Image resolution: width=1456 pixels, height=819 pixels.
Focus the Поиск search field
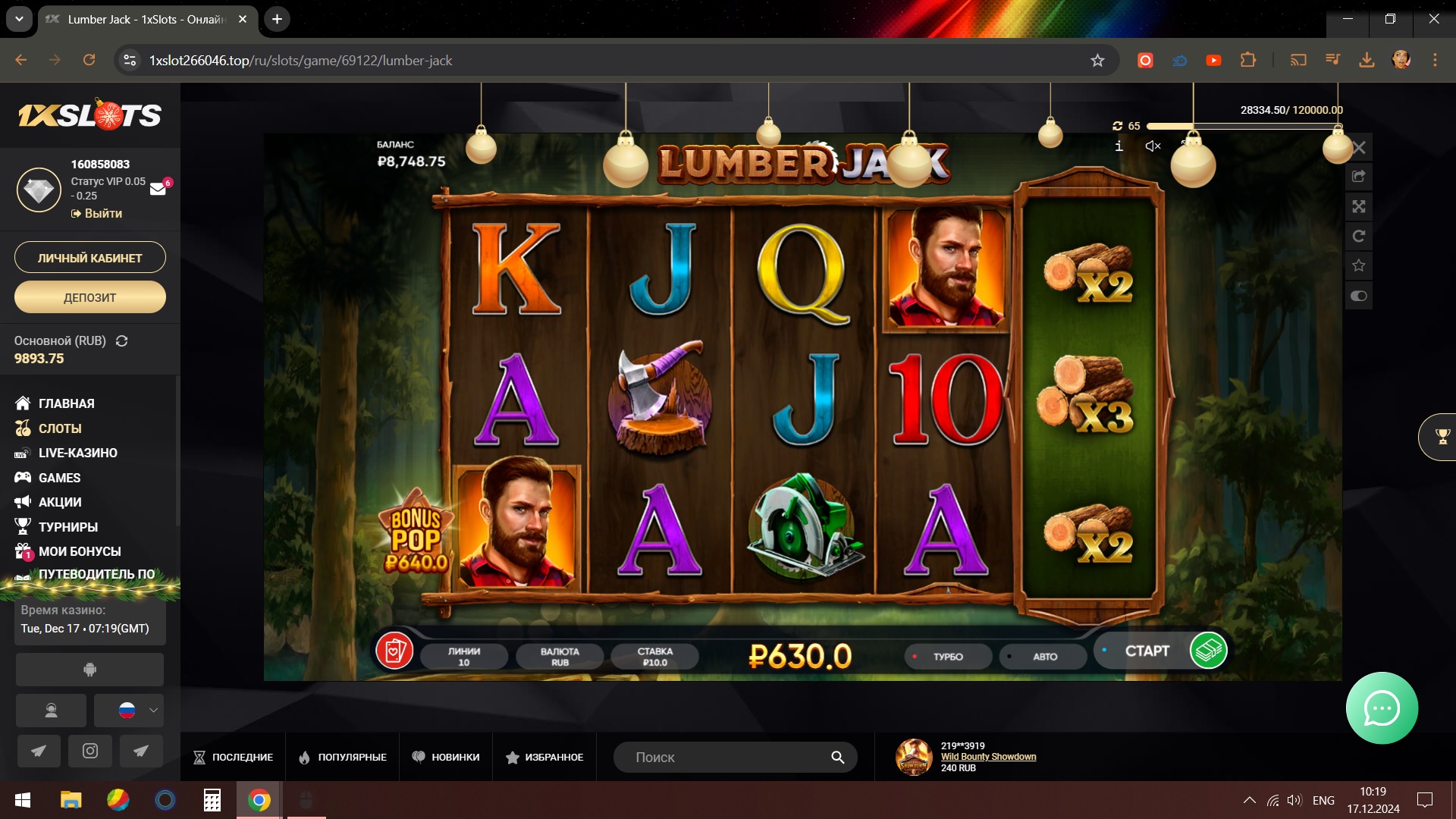click(x=728, y=757)
